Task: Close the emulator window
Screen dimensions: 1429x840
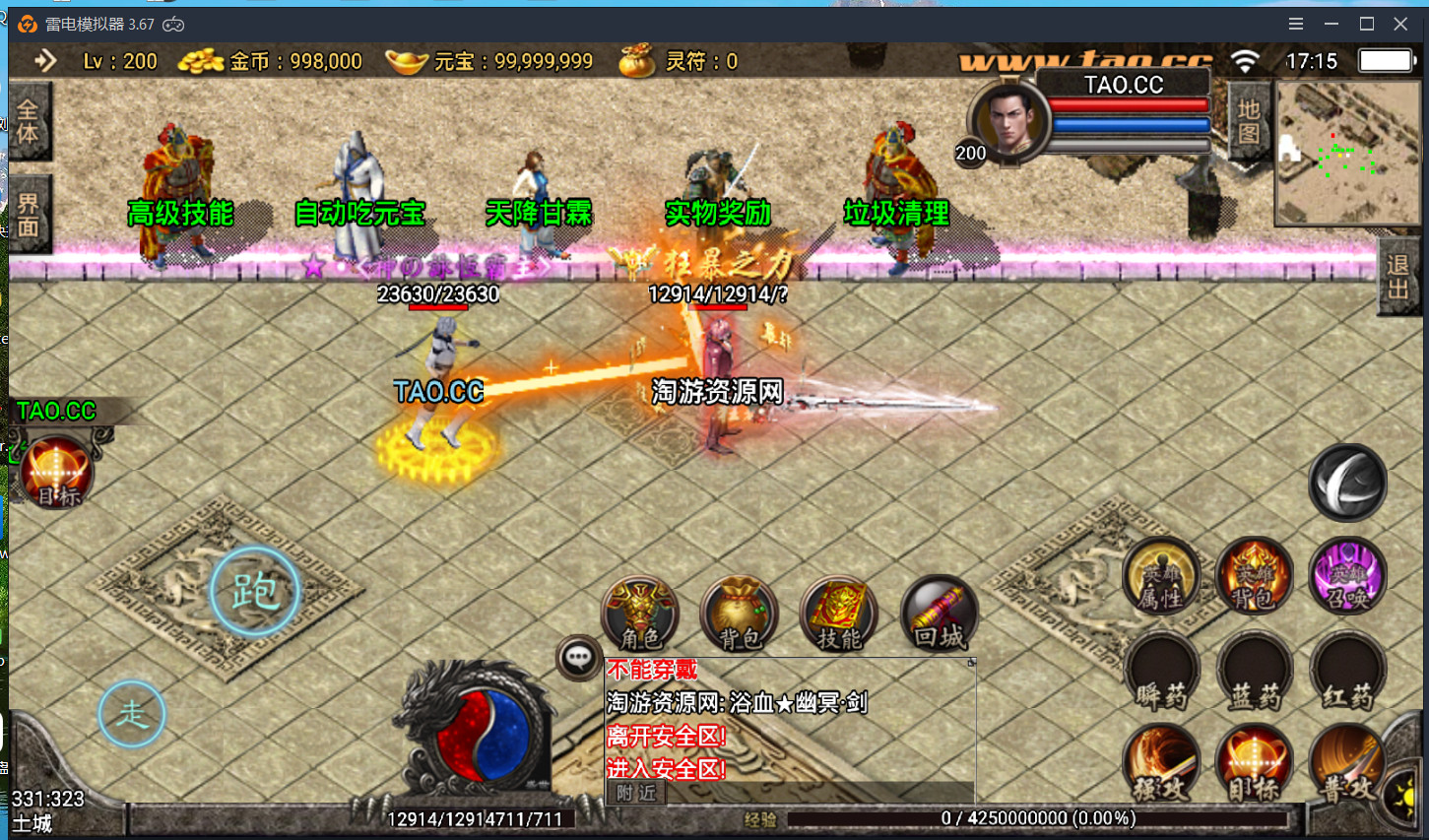Action: tap(1400, 24)
